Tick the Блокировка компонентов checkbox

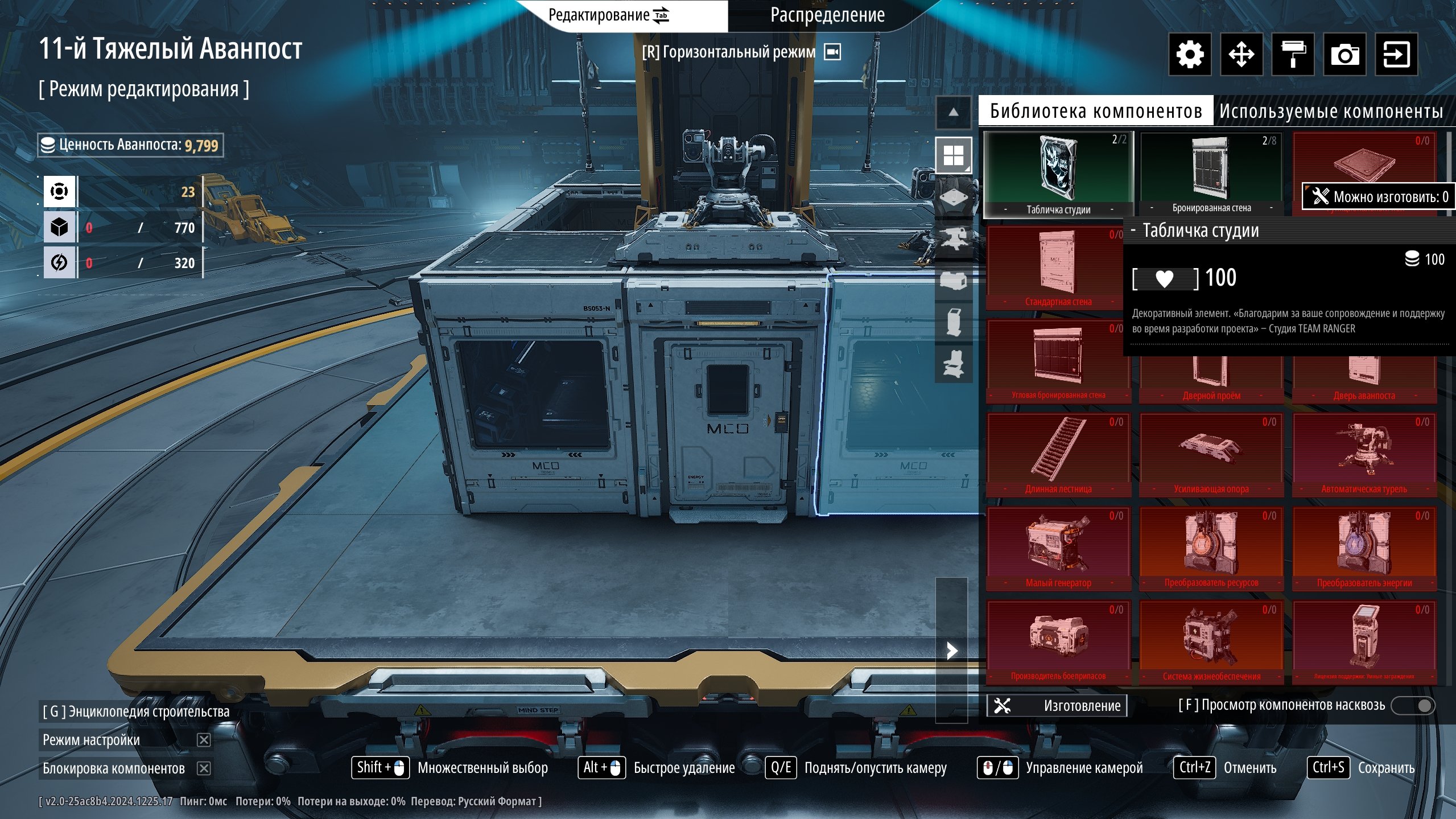coord(204,768)
